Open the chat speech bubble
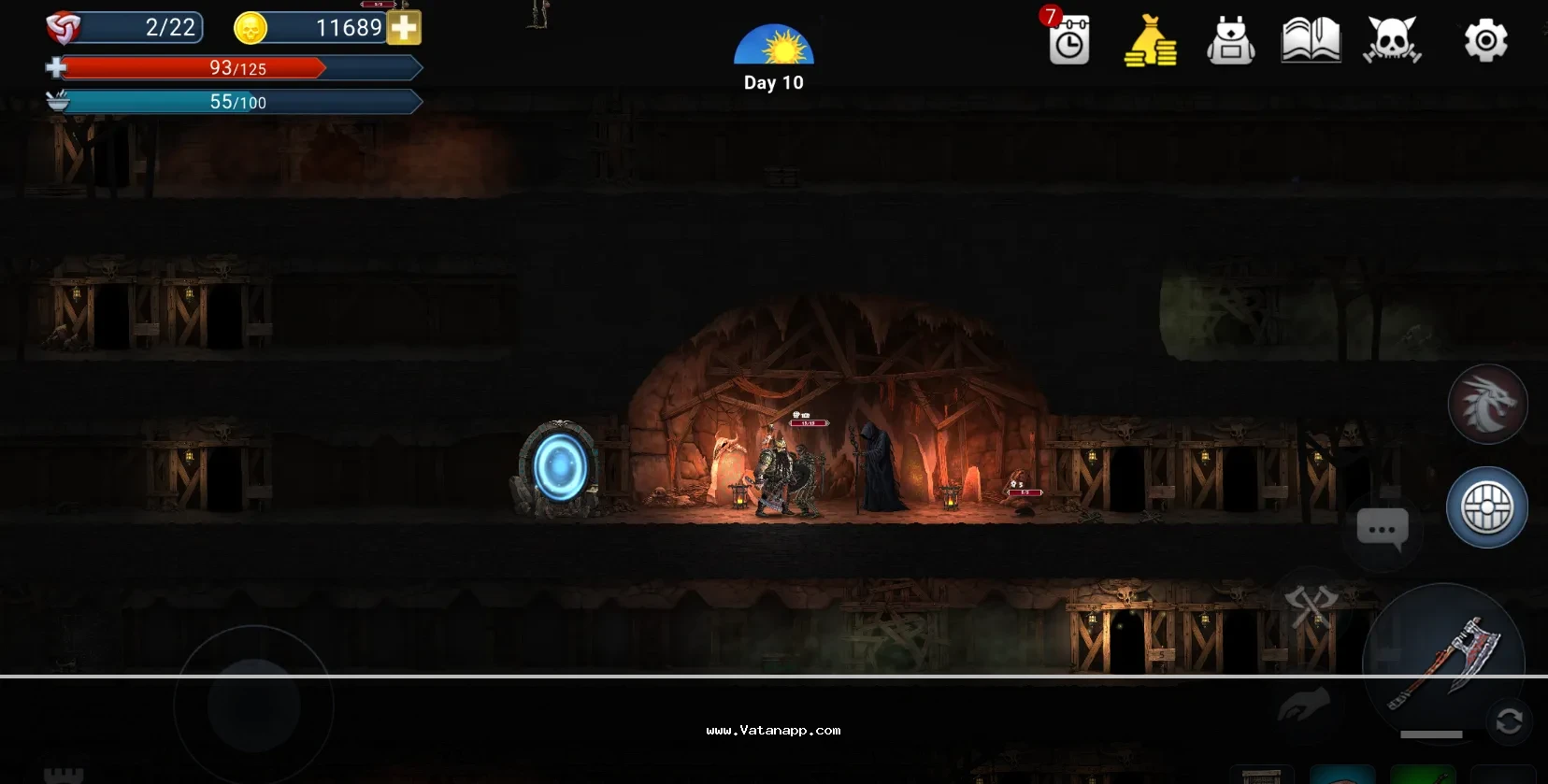This screenshot has width=1548, height=784. click(1382, 529)
